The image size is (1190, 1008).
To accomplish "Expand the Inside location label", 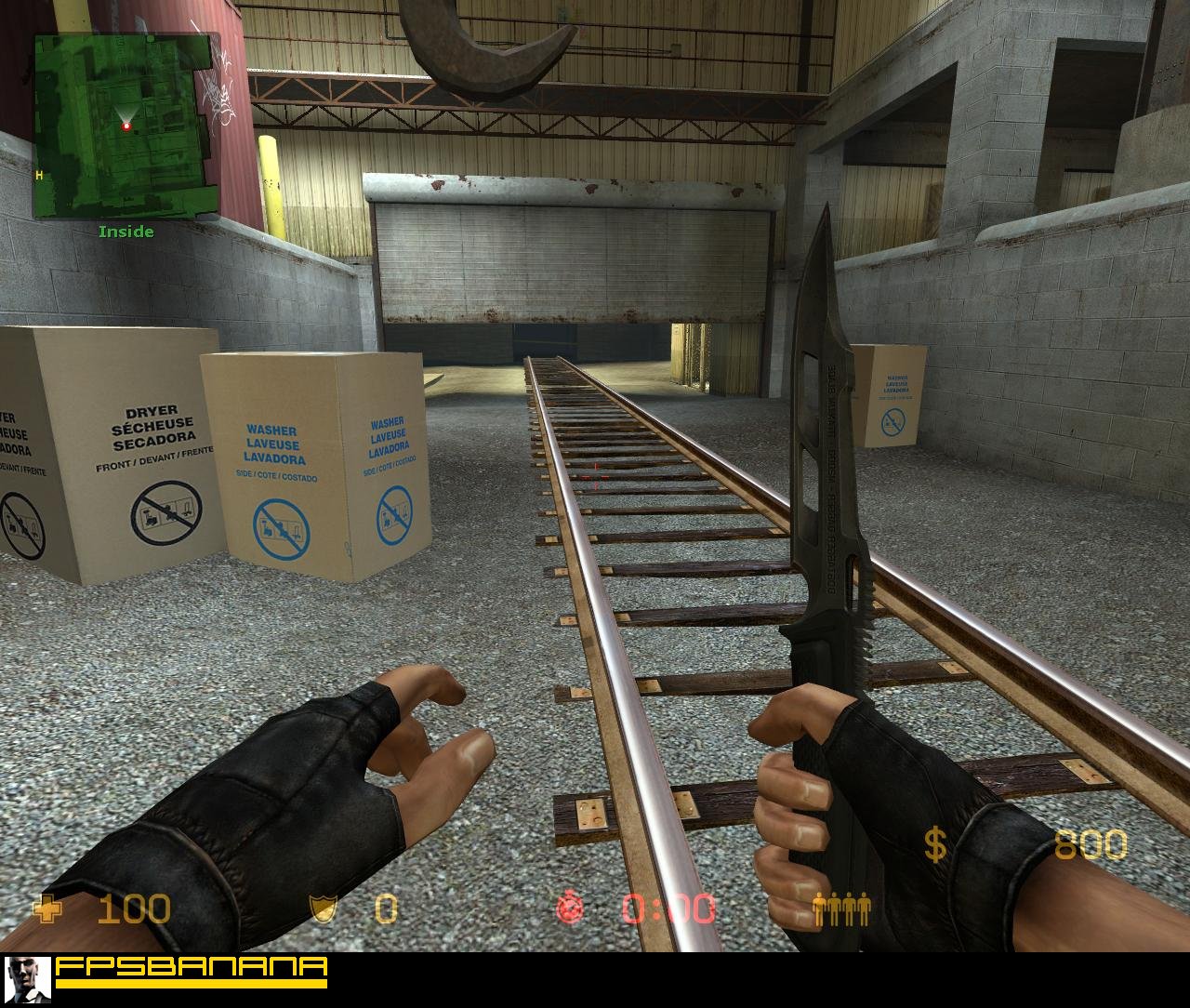I will point(126,232).
